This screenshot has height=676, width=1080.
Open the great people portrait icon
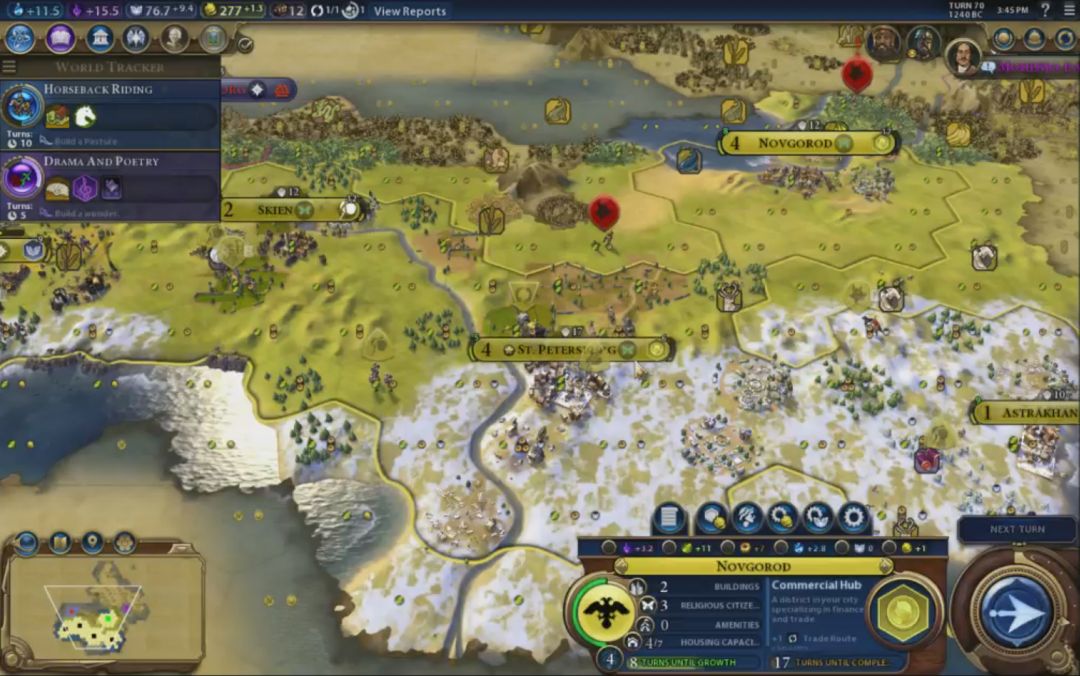click(x=175, y=38)
